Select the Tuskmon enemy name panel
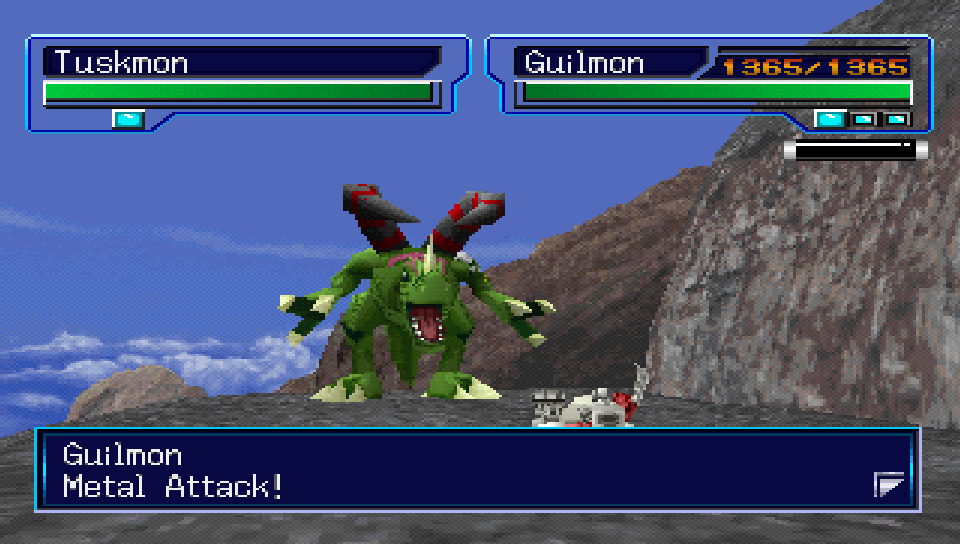 242,62
